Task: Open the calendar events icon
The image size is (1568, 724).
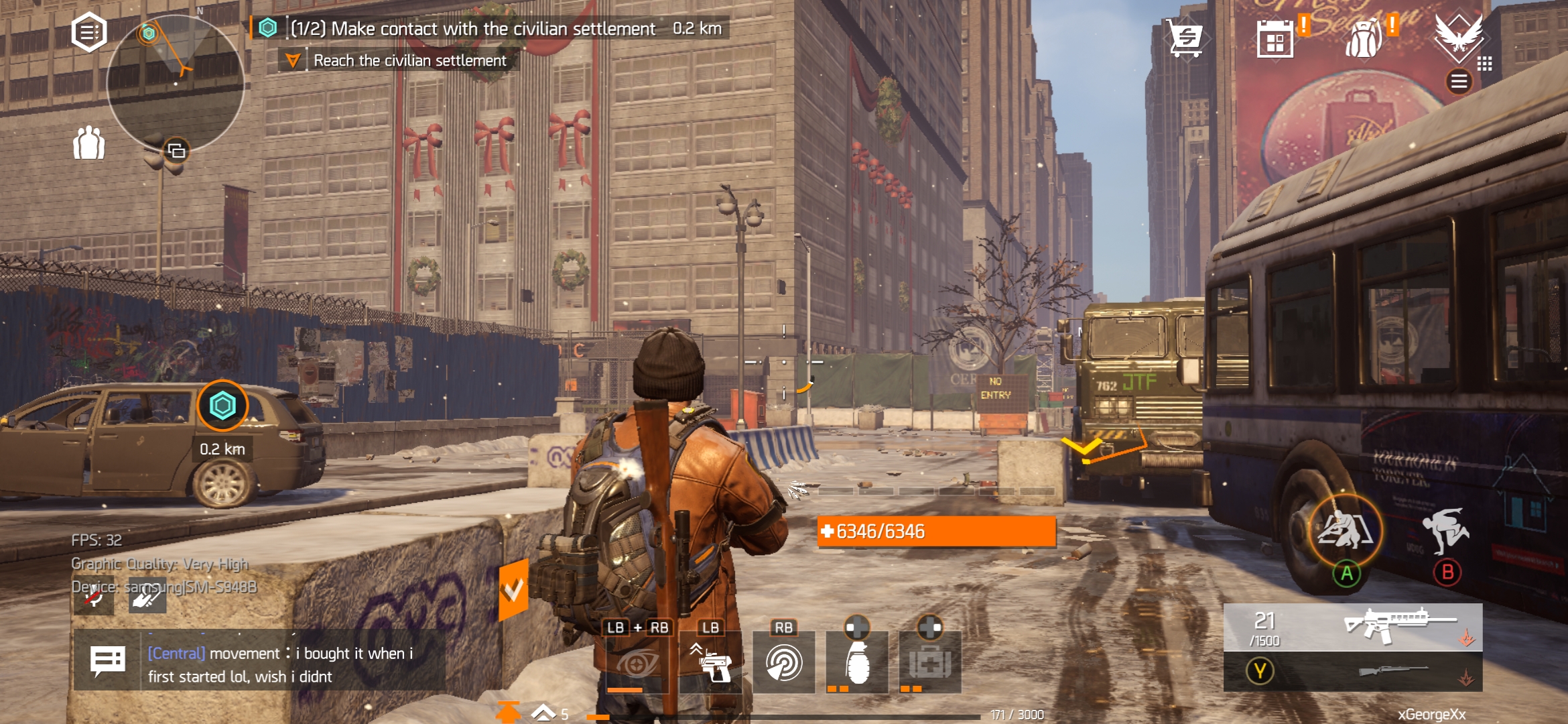Action: point(1275,39)
